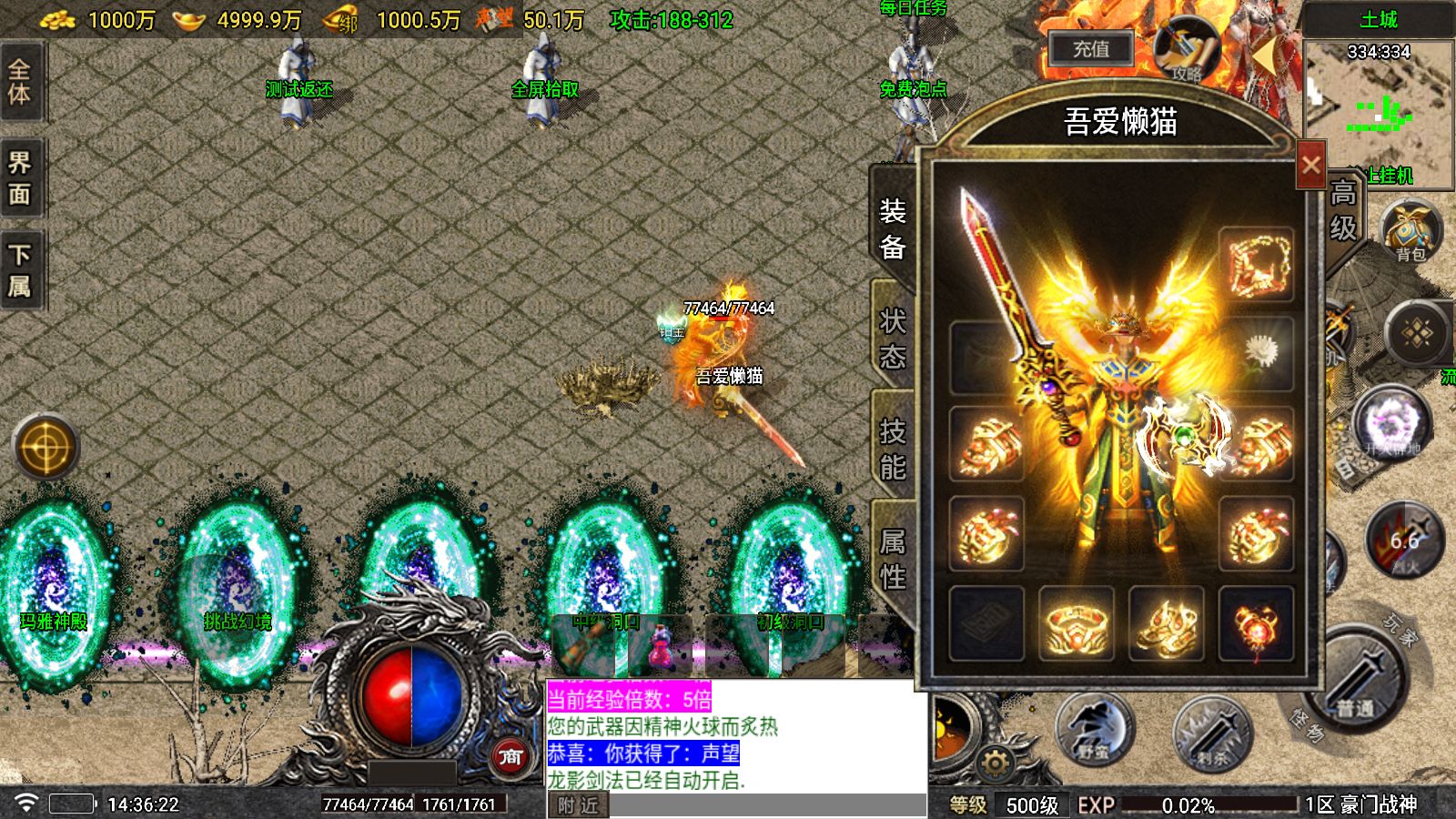
Task: Activate the 野蛮 charge skill
Action: [1095, 729]
